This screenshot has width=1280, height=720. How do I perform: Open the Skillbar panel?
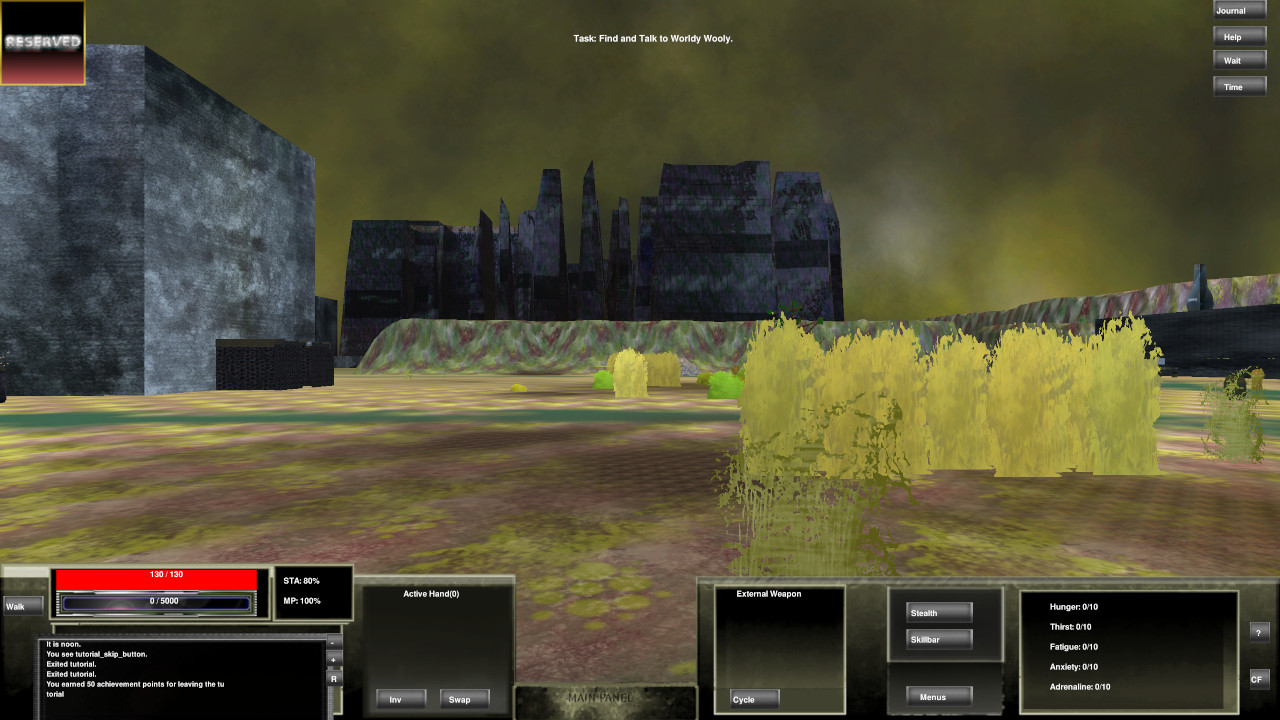936,639
